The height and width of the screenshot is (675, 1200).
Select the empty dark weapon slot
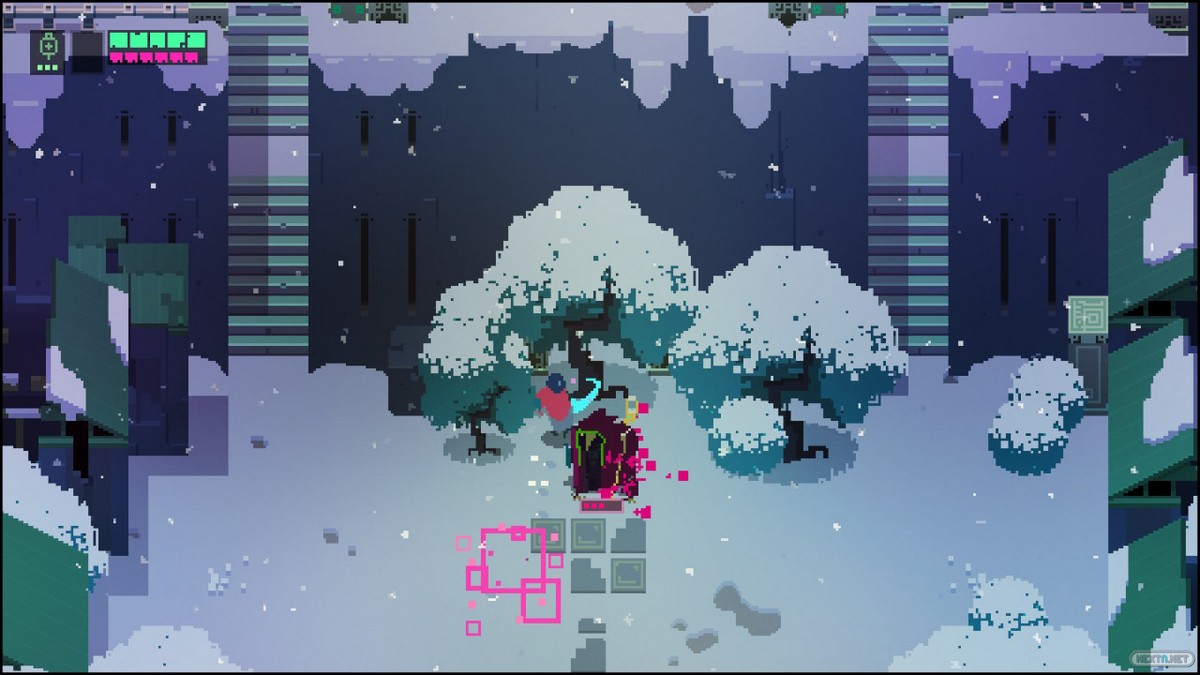86,49
